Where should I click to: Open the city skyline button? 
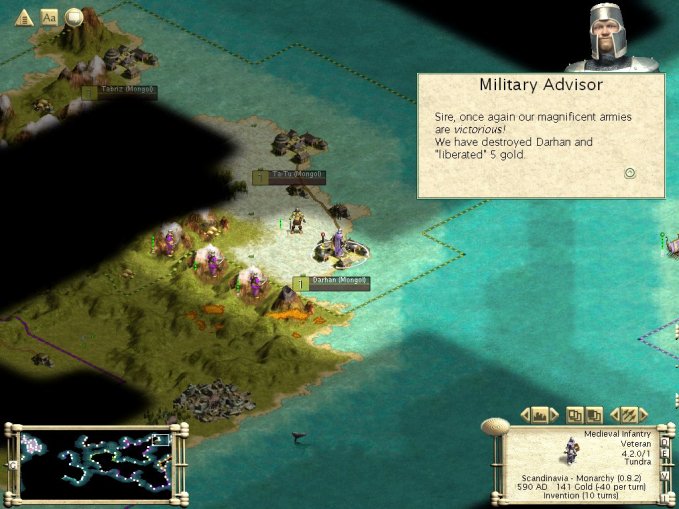(x=540, y=414)
